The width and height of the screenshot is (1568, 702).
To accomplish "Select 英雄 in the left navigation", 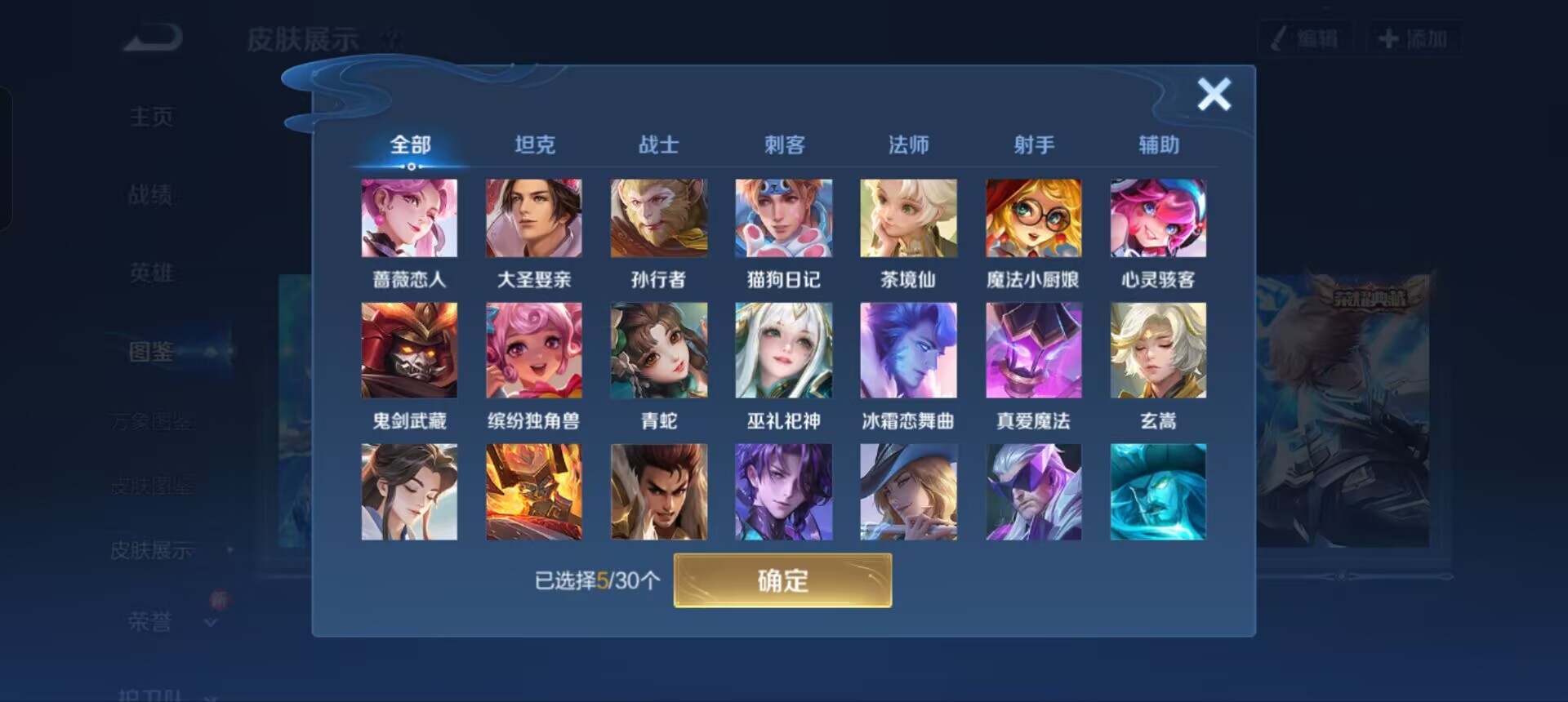I will tap(151, 273).
